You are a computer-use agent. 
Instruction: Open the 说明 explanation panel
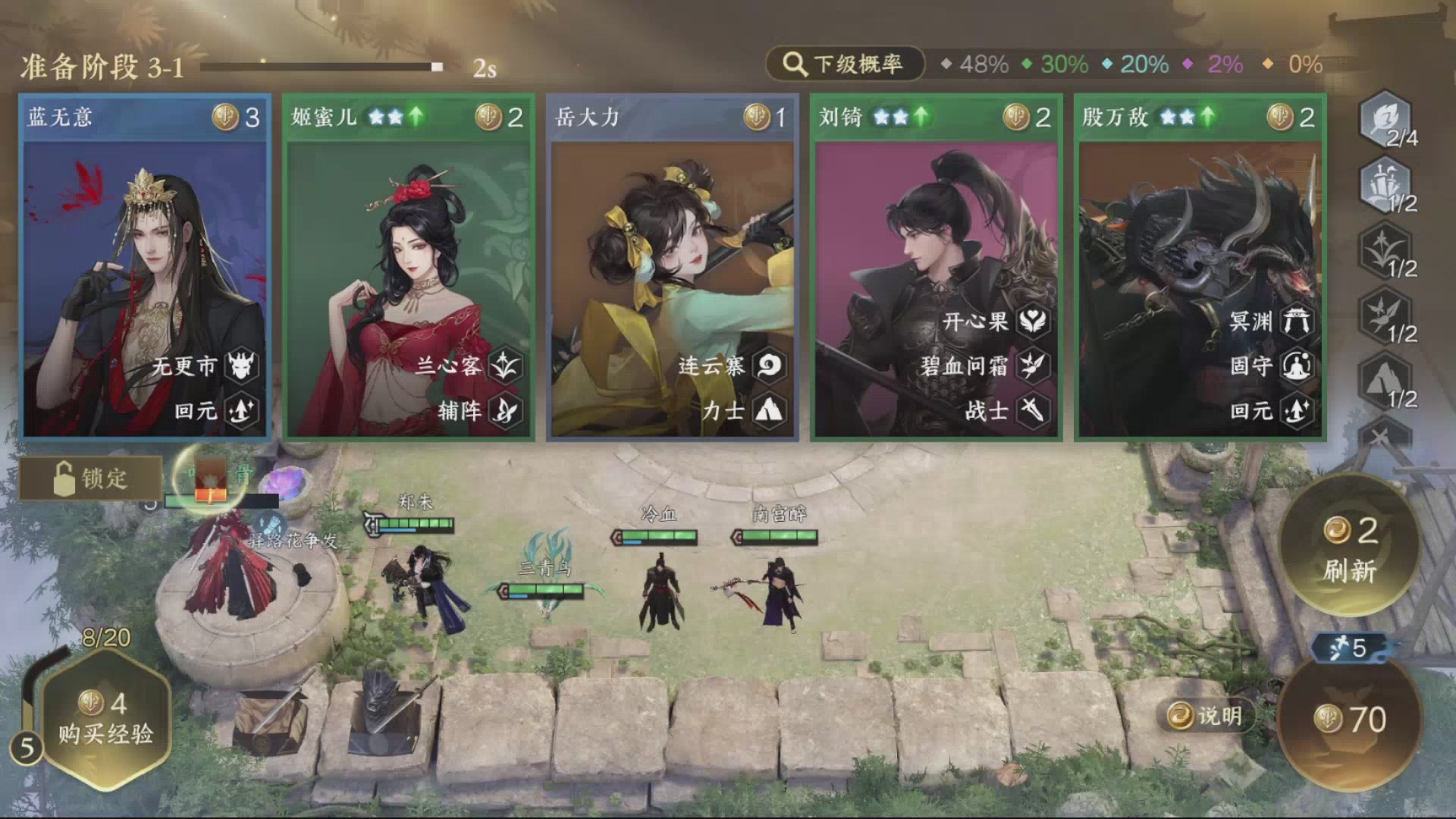[1207, 714]
